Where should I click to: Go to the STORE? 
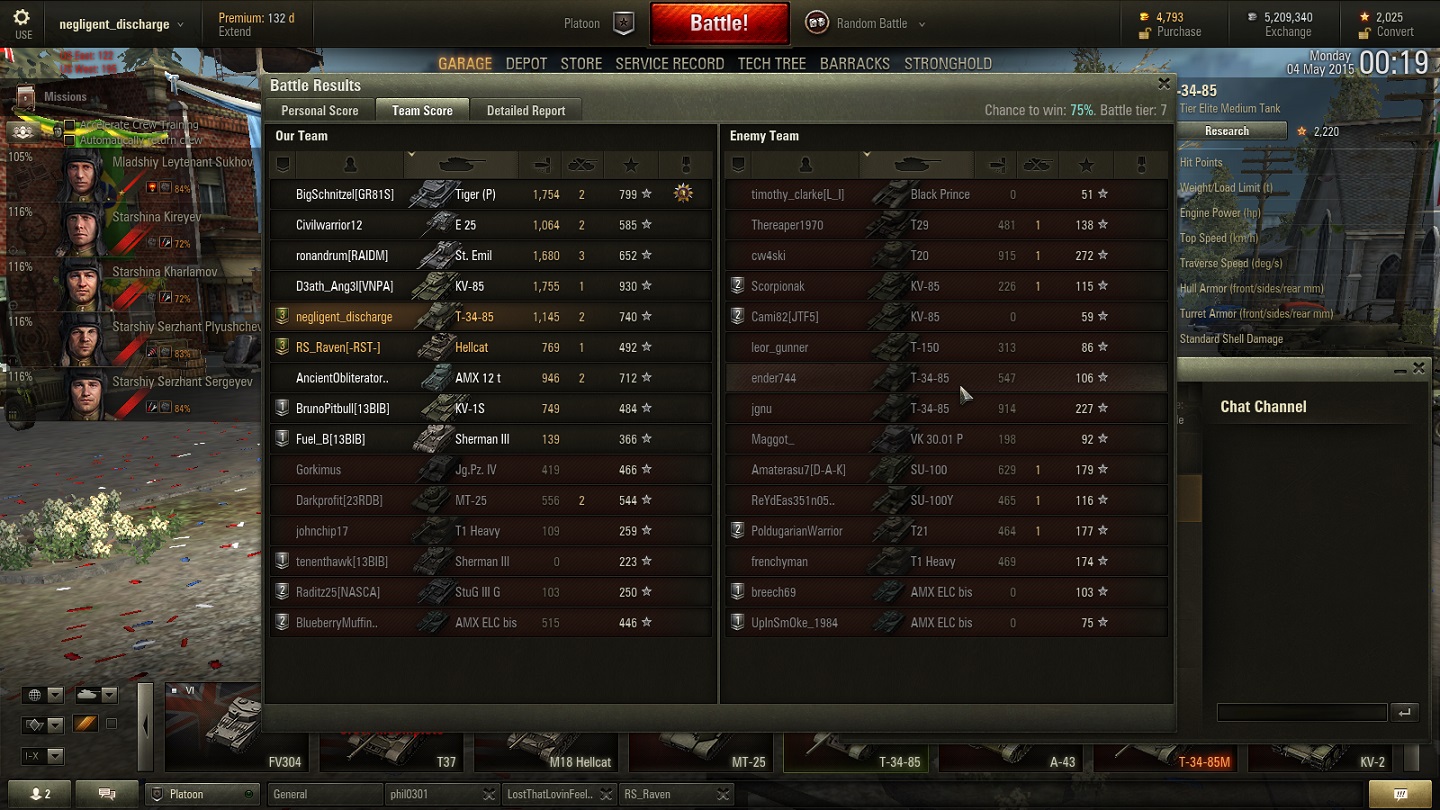[581, 63]
